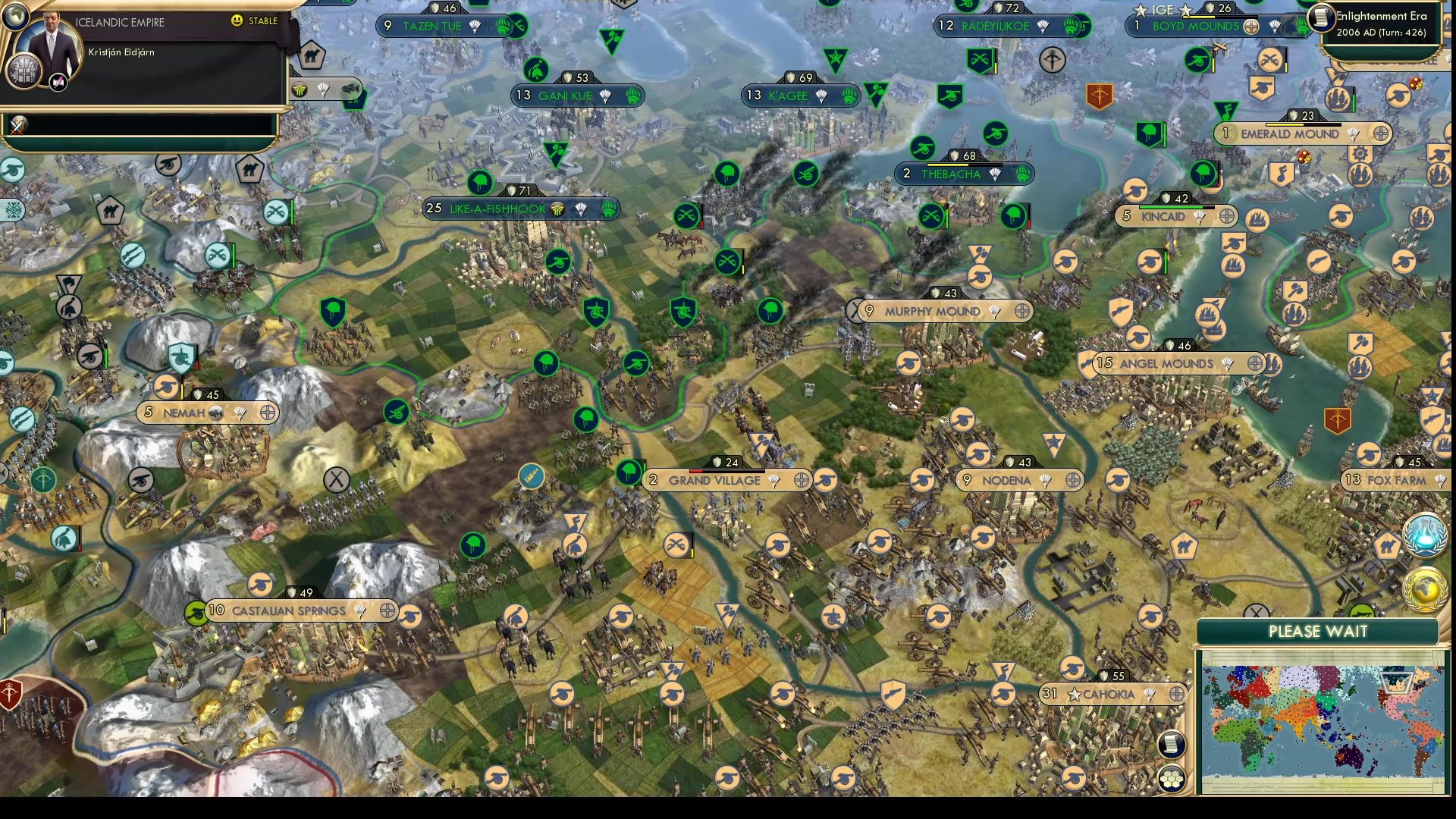The width and height of the screenshot is (1456, 819).
Task: Click the Cahokia city name label
Action: pyautogui.click(x=1110, y=695)
